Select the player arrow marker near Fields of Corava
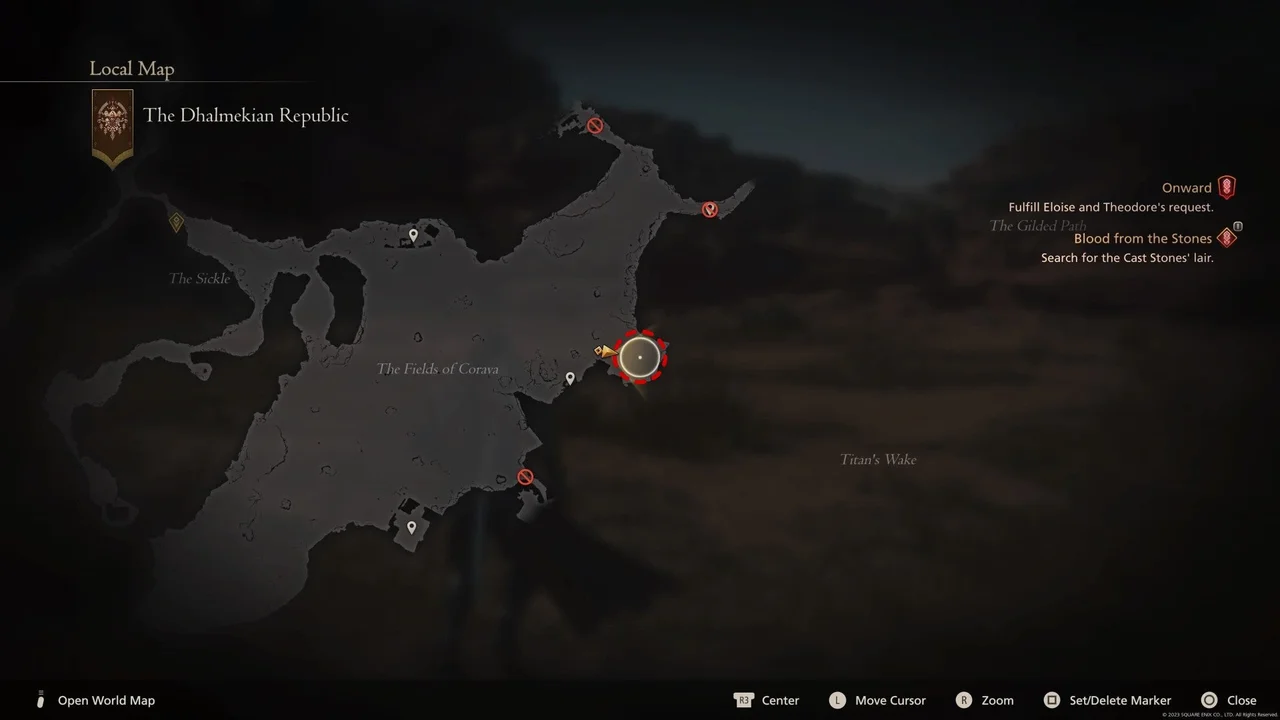This screenshot has height=720, width=1280. pyautogui.click(x=607, y=351)
